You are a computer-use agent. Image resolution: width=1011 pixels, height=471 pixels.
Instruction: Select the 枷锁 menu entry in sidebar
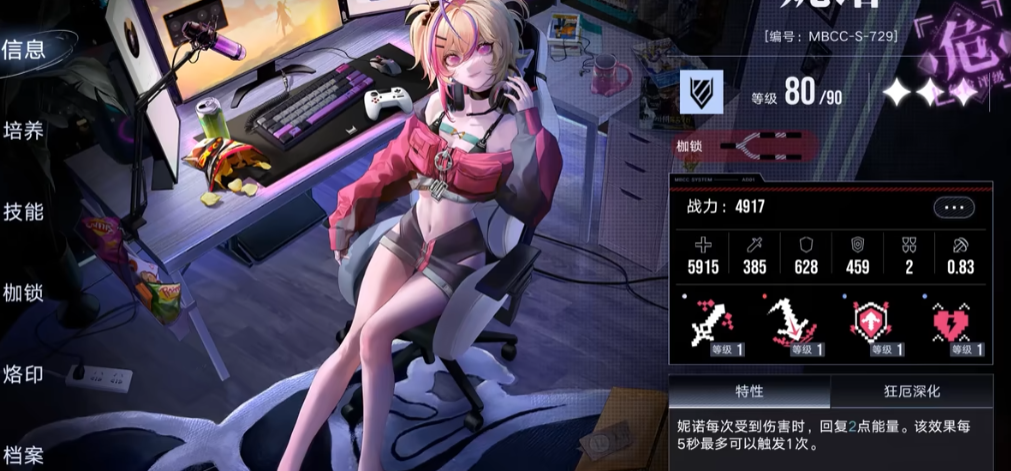point(23,294)
